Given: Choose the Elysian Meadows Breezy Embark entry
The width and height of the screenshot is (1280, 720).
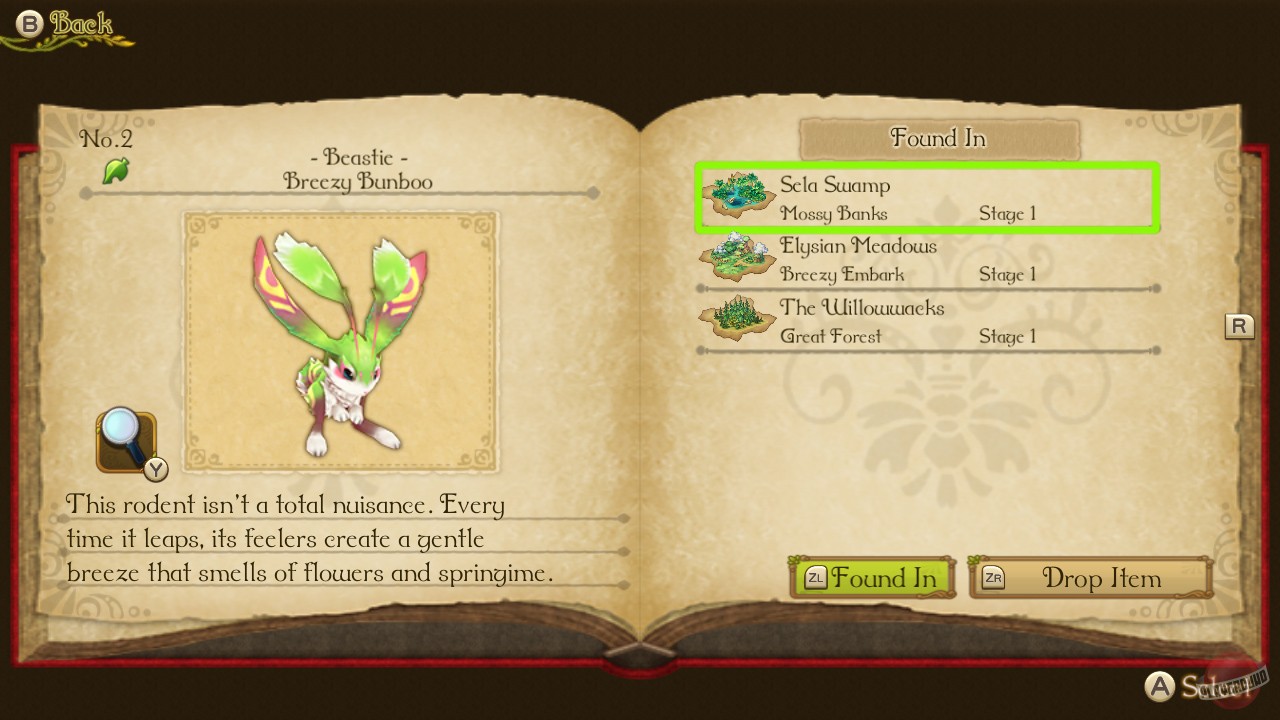Looking at the screenshot, I should pyautogui.click(x=928, y=260).
